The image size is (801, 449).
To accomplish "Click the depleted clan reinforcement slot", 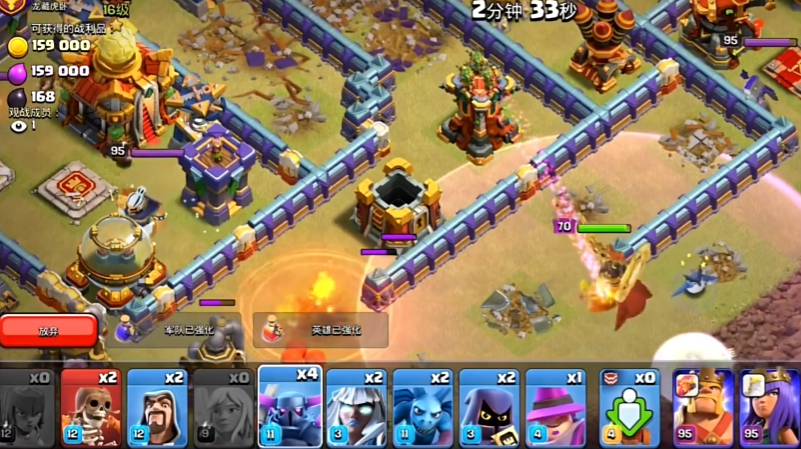I will point(628,407).
